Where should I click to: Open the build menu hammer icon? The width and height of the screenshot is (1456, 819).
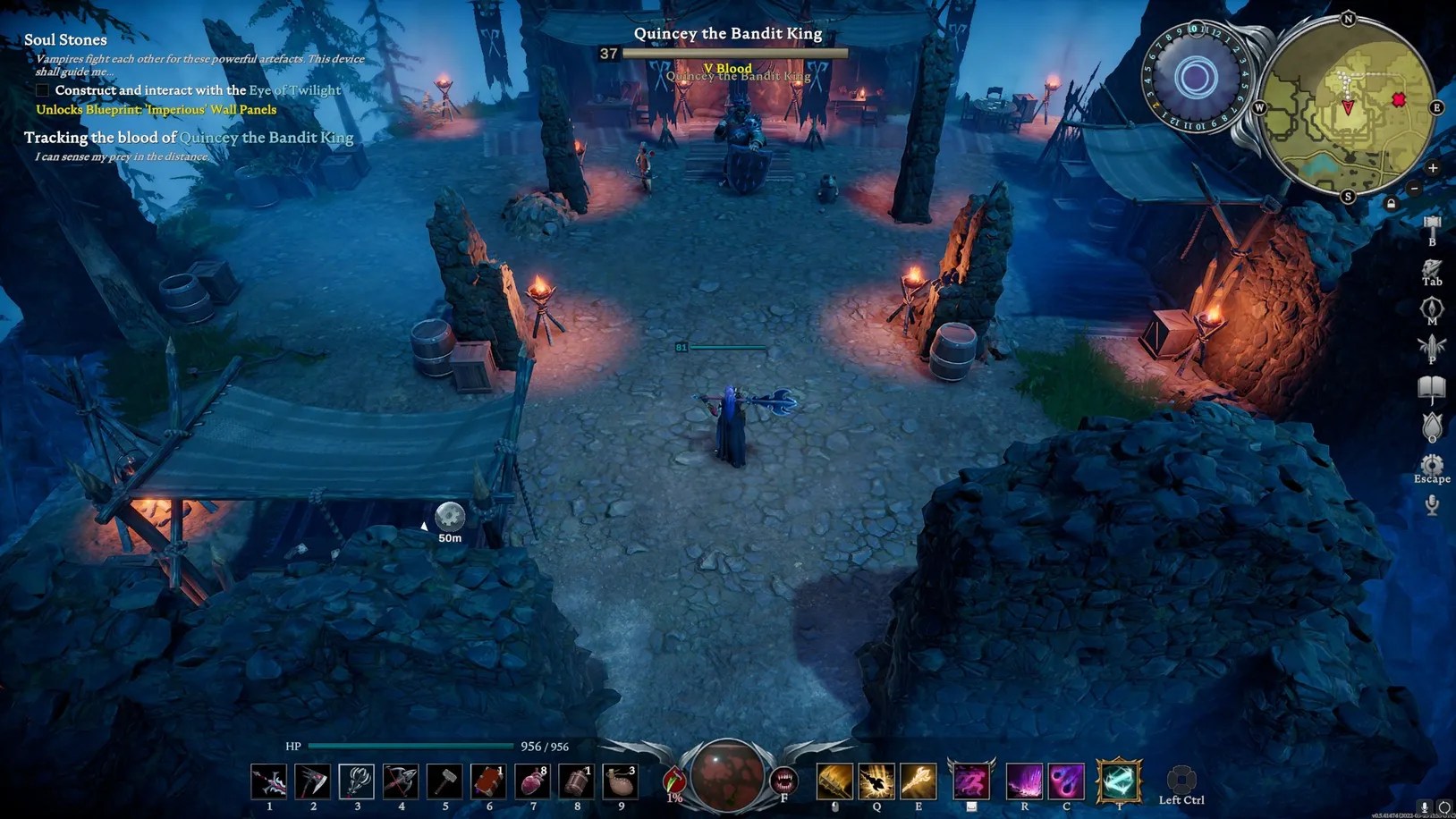click(x=1432, y=224)
